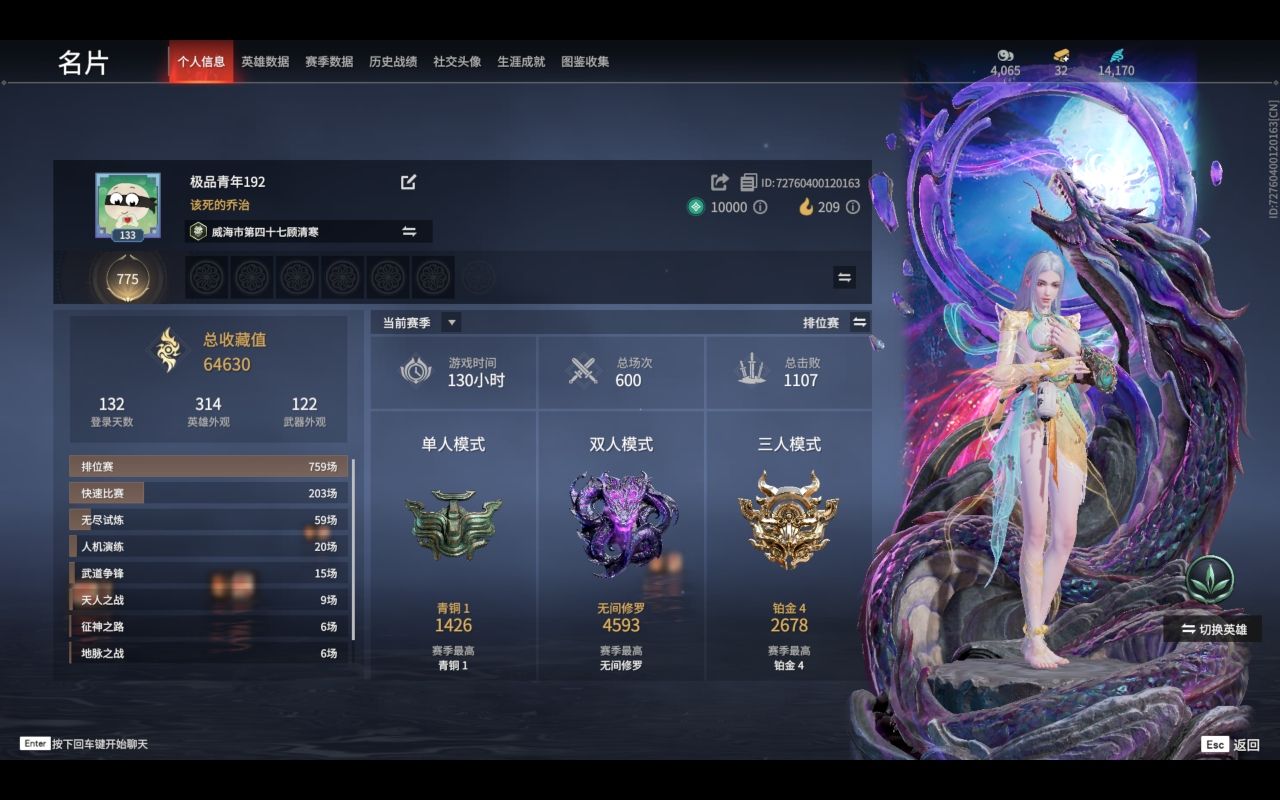The height and width of the screenshot is (800, 1280).
Task: Click the circular level 775 progress ring
Action: [x=126, y=279]
